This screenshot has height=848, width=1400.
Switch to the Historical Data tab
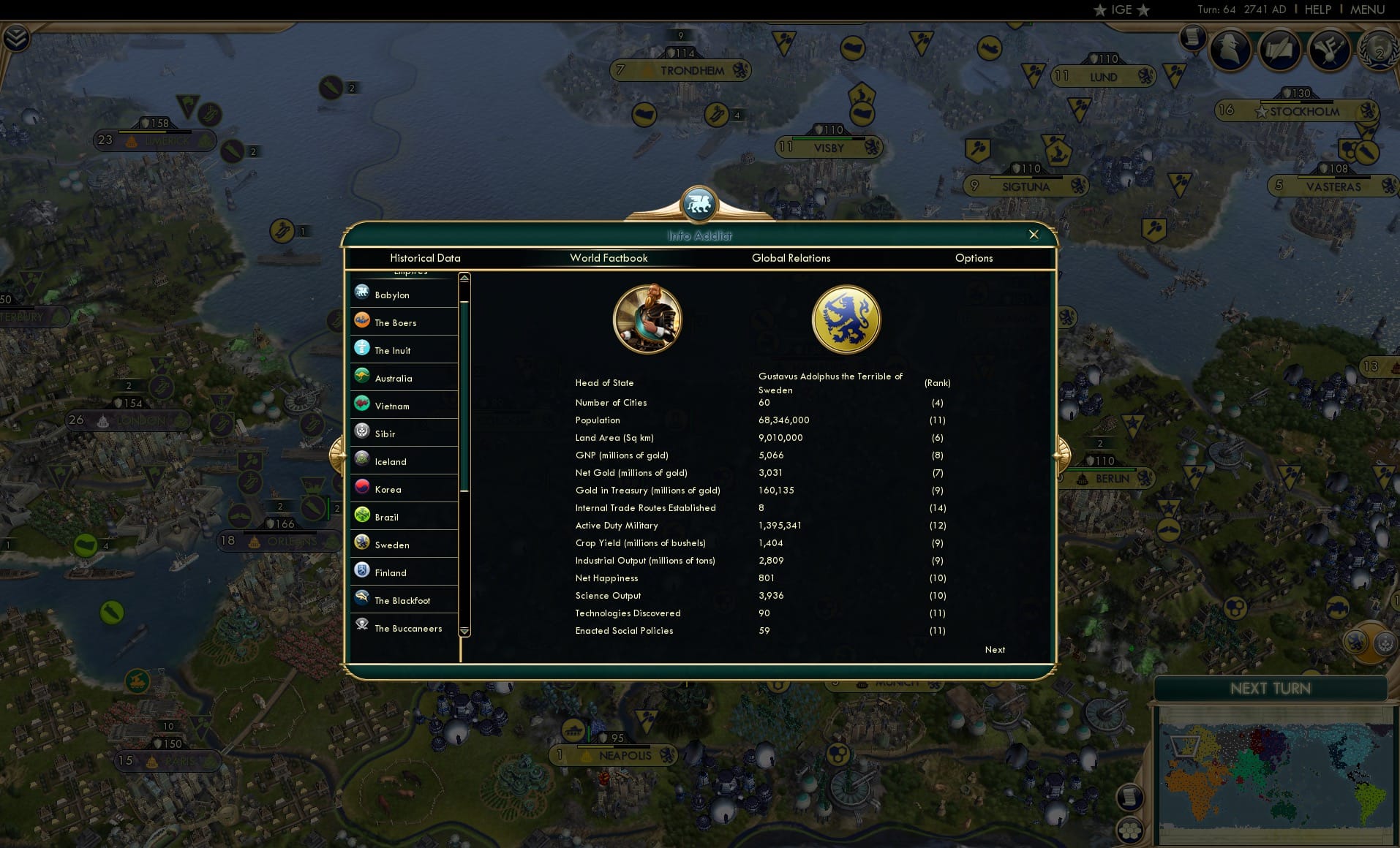426,258
